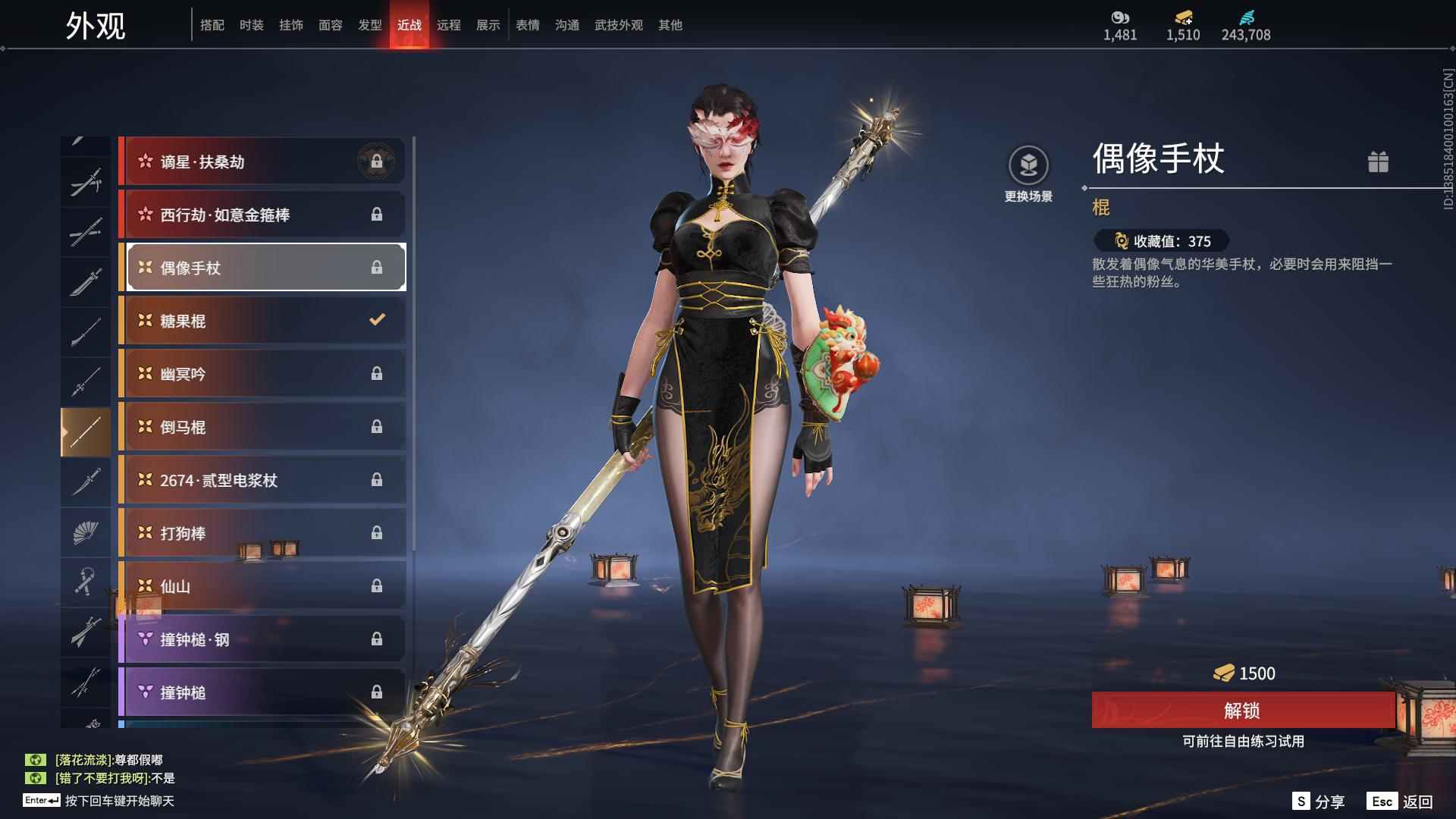Click the lock icon on 幽冥吟
The height and width of the screenshot is (819, 1456).
pyautogui.click(x=377, y=373)
